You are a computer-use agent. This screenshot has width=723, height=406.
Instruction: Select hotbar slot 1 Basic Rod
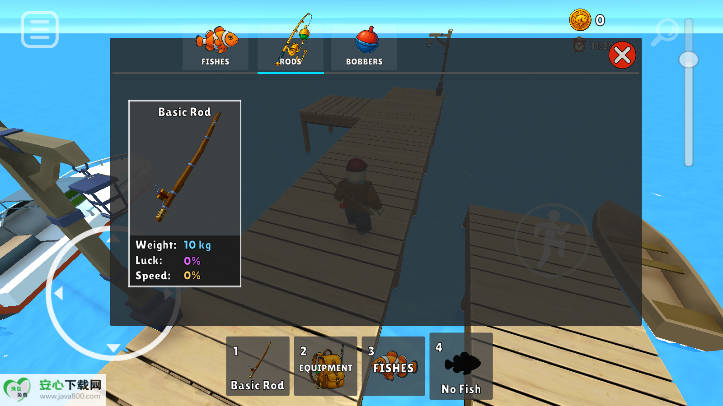258,366
